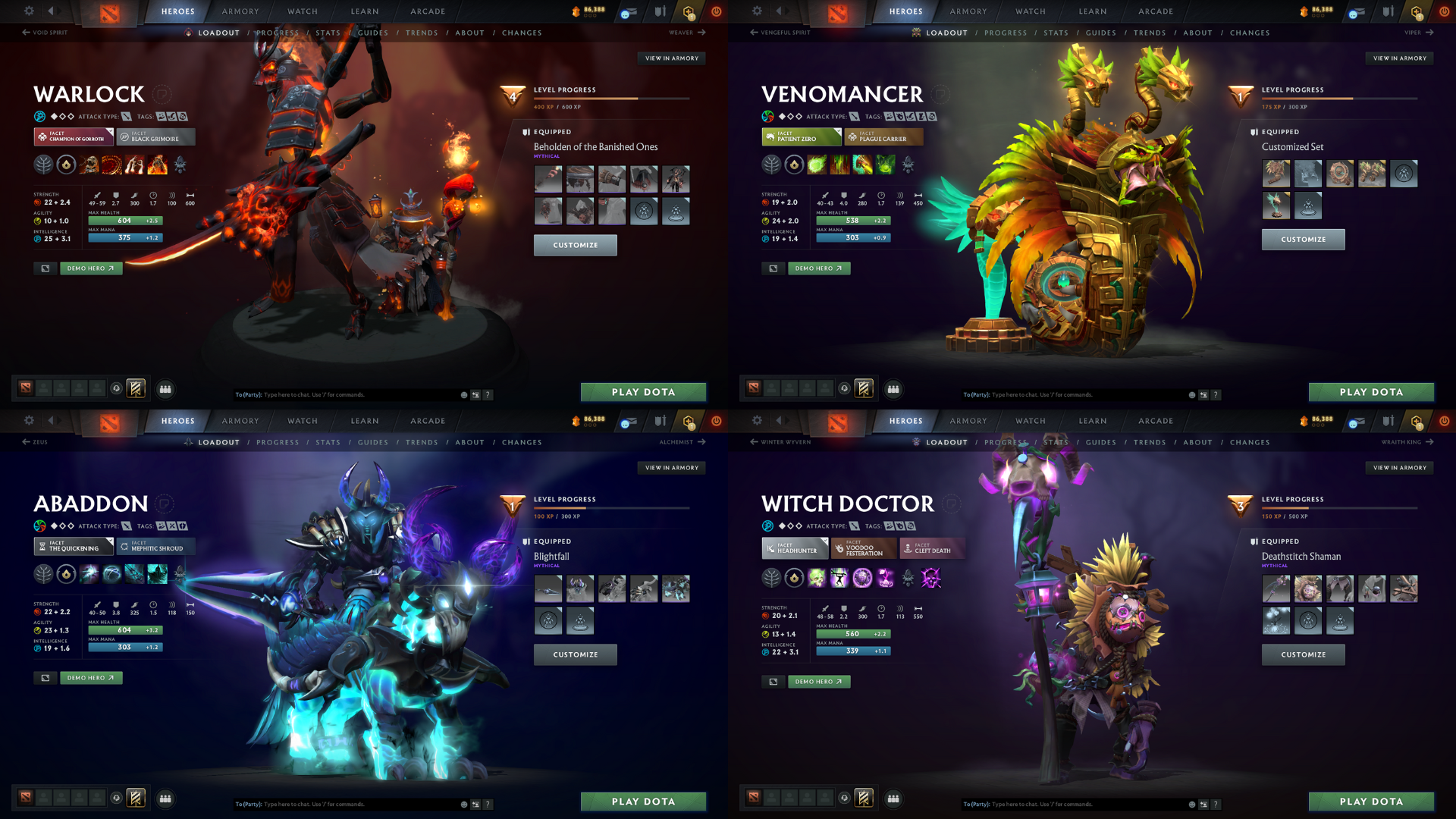Click CUSTOMIZE under the Blightfall set
Viewport: 1456px width, 819px height.
pyautogui.click(x=575, y=654)
